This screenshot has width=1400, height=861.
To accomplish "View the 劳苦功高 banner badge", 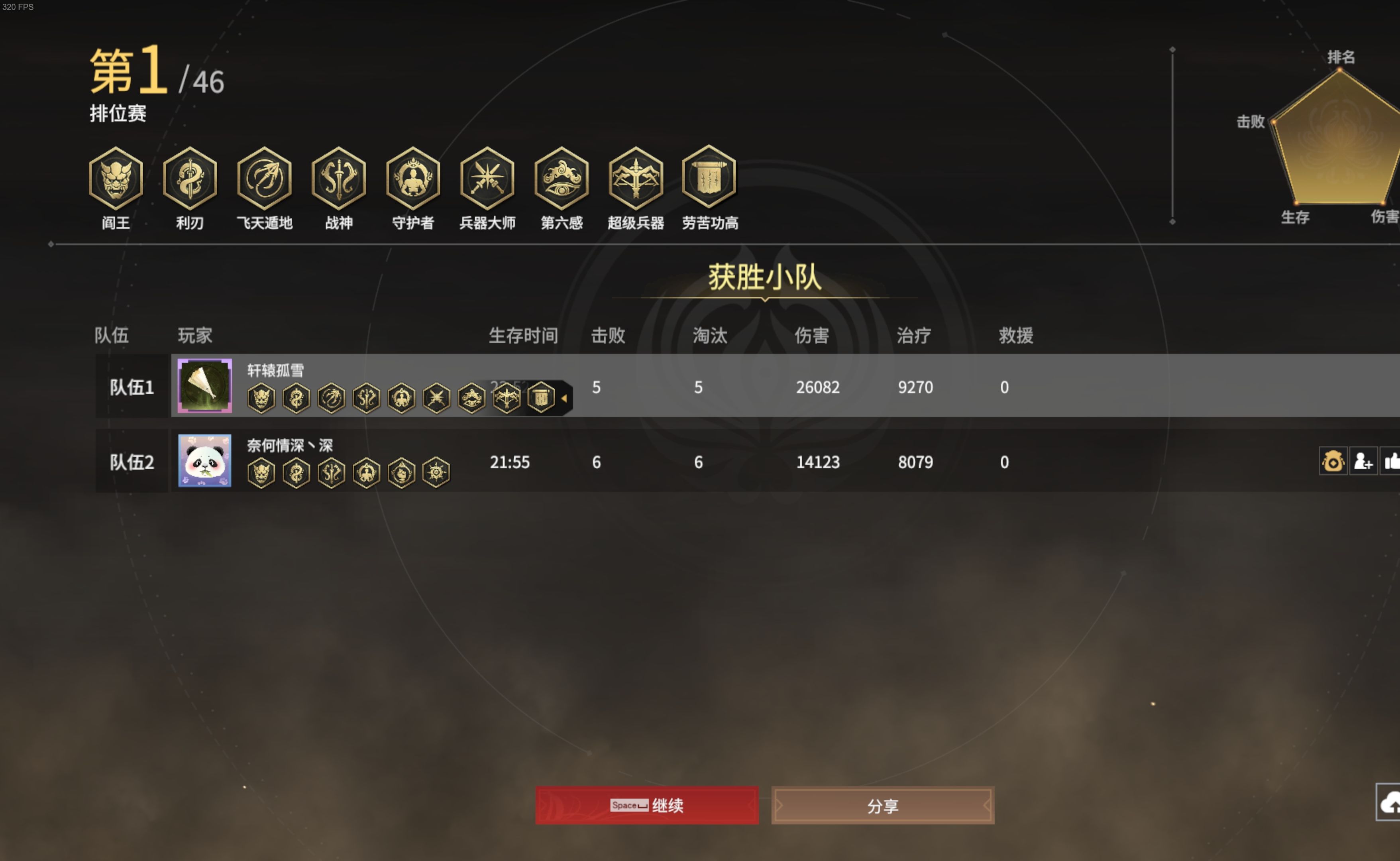I will click(709, 177).
